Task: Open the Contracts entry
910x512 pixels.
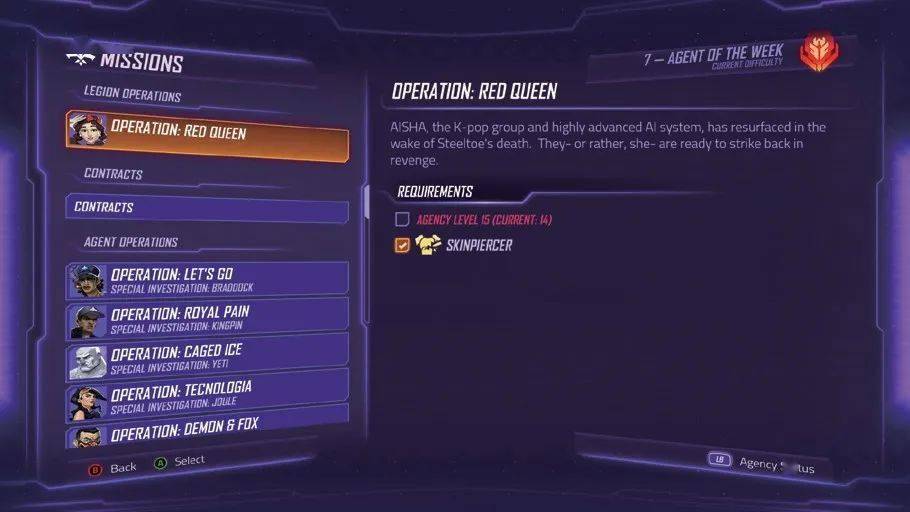Action: (208, 208)
